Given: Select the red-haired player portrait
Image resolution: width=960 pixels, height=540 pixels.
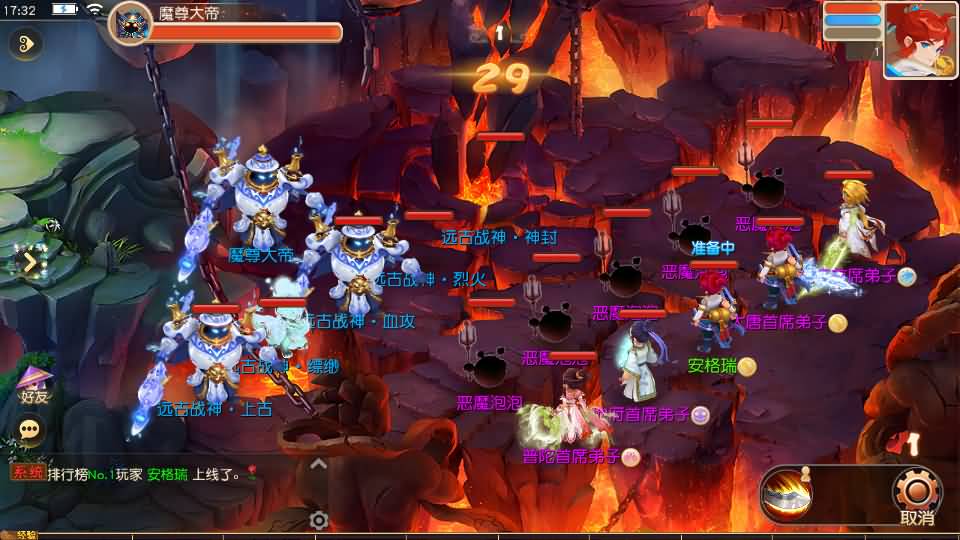Looking at the screenshot, I should (920, 40).
